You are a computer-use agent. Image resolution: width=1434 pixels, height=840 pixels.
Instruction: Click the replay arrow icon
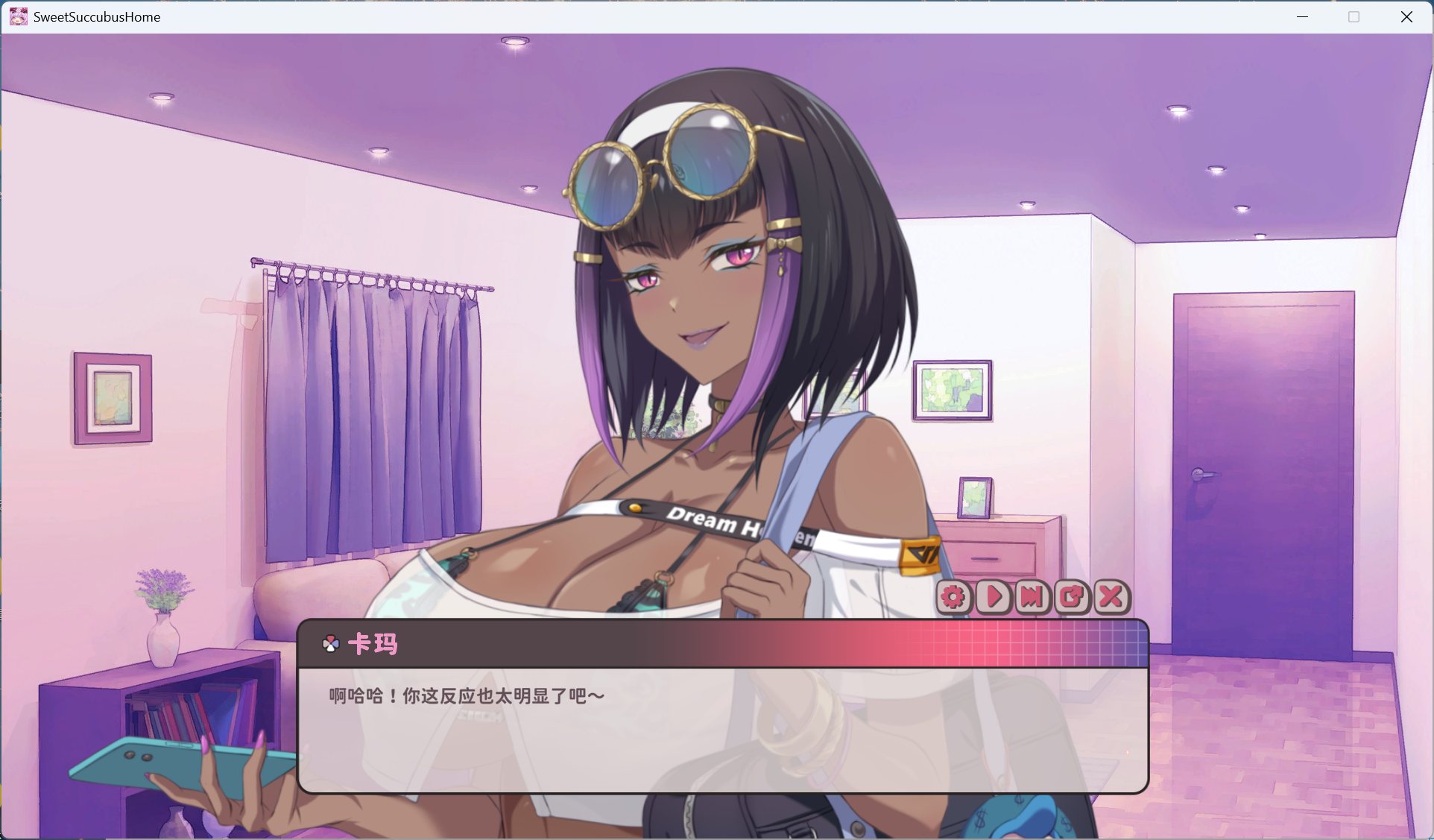click(x=1071, y=597)
